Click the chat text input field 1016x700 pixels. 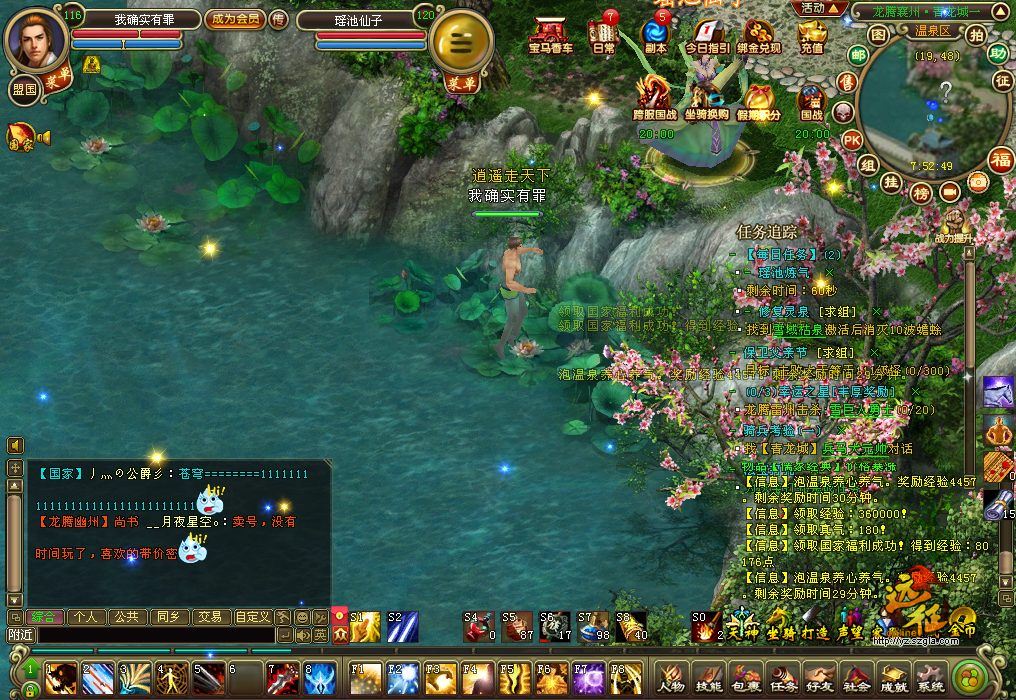(x=155, y=635)
